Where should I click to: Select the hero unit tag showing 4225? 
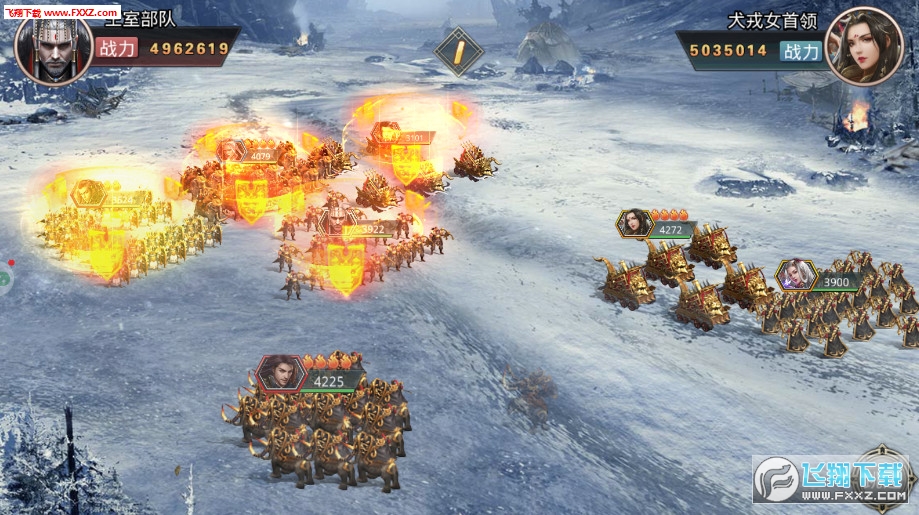pos(308,375)
